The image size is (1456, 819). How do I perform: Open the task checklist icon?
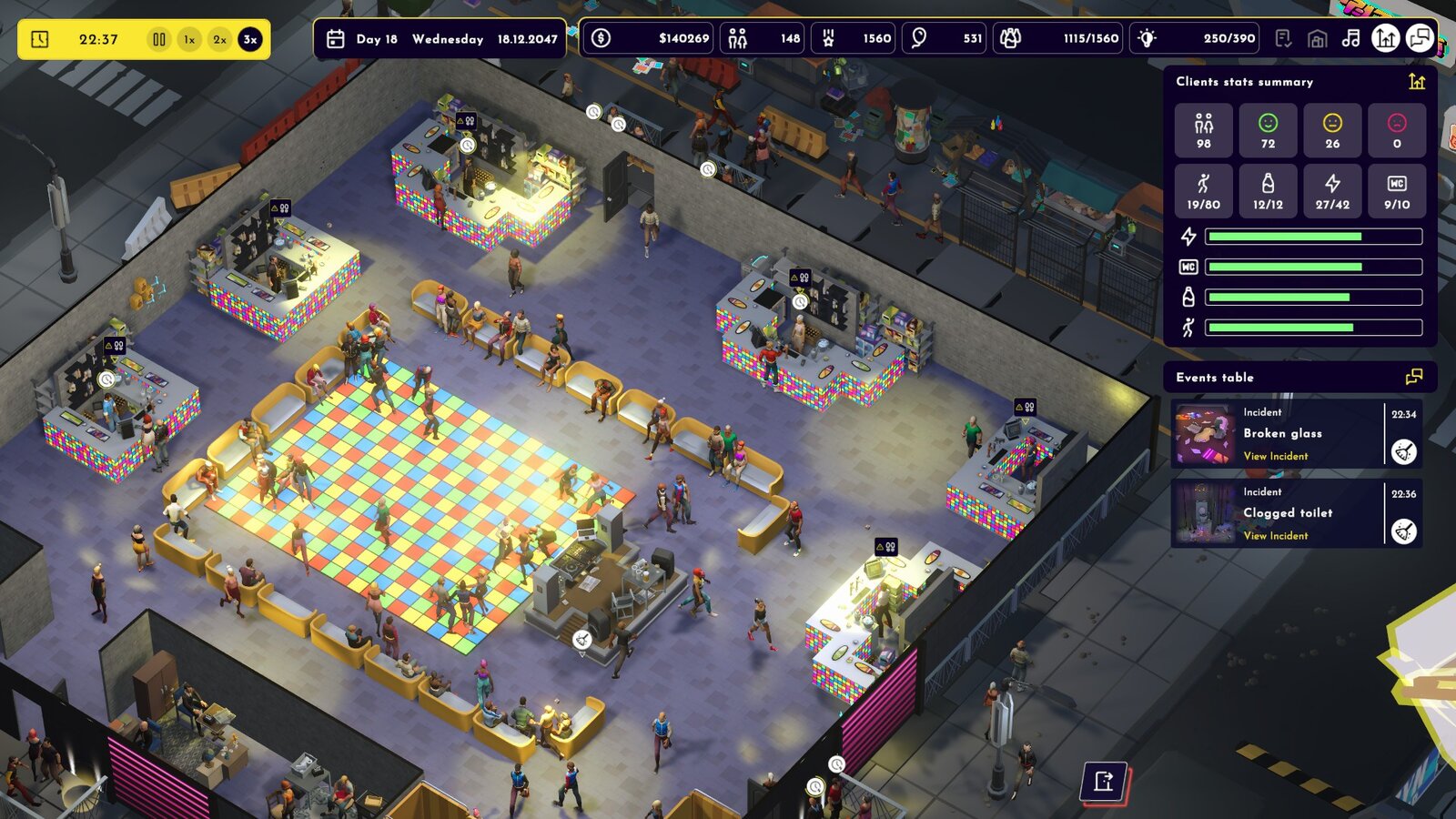(1283, 38)
